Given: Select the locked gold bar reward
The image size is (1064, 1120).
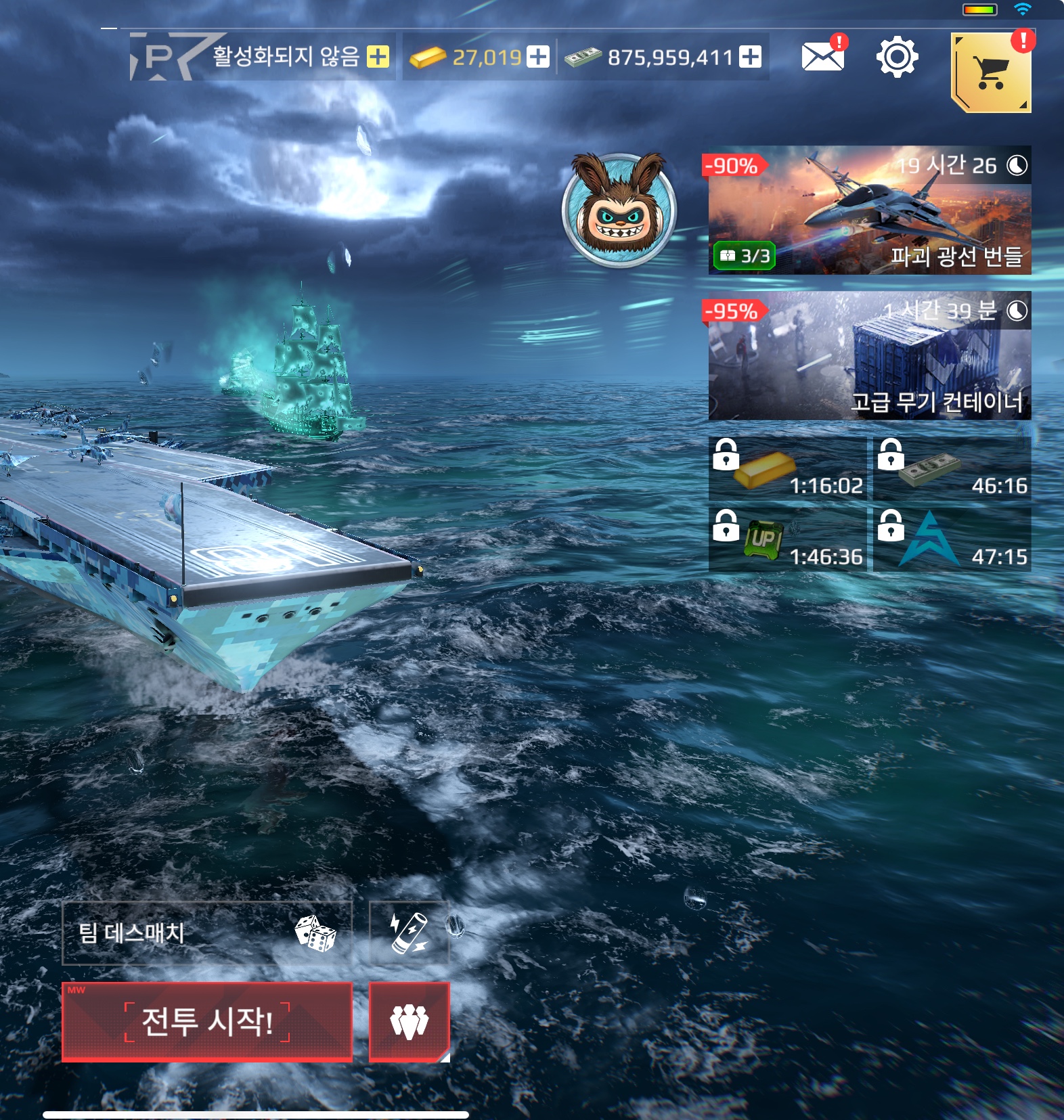Looking at the screenshot, I should click(787, 469).
